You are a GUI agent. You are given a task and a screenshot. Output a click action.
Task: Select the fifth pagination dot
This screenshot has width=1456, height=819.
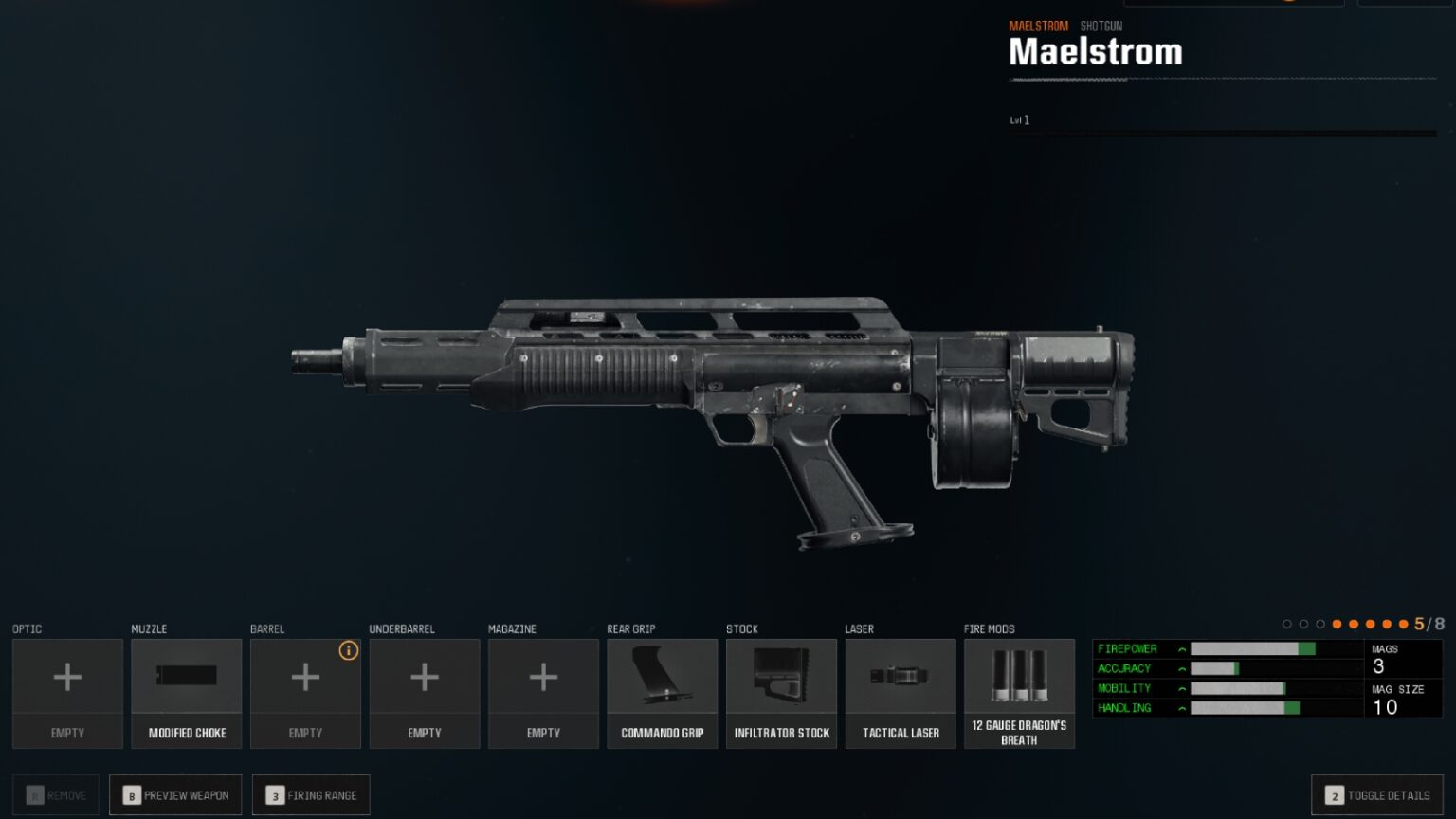[x=1355, y=625]
